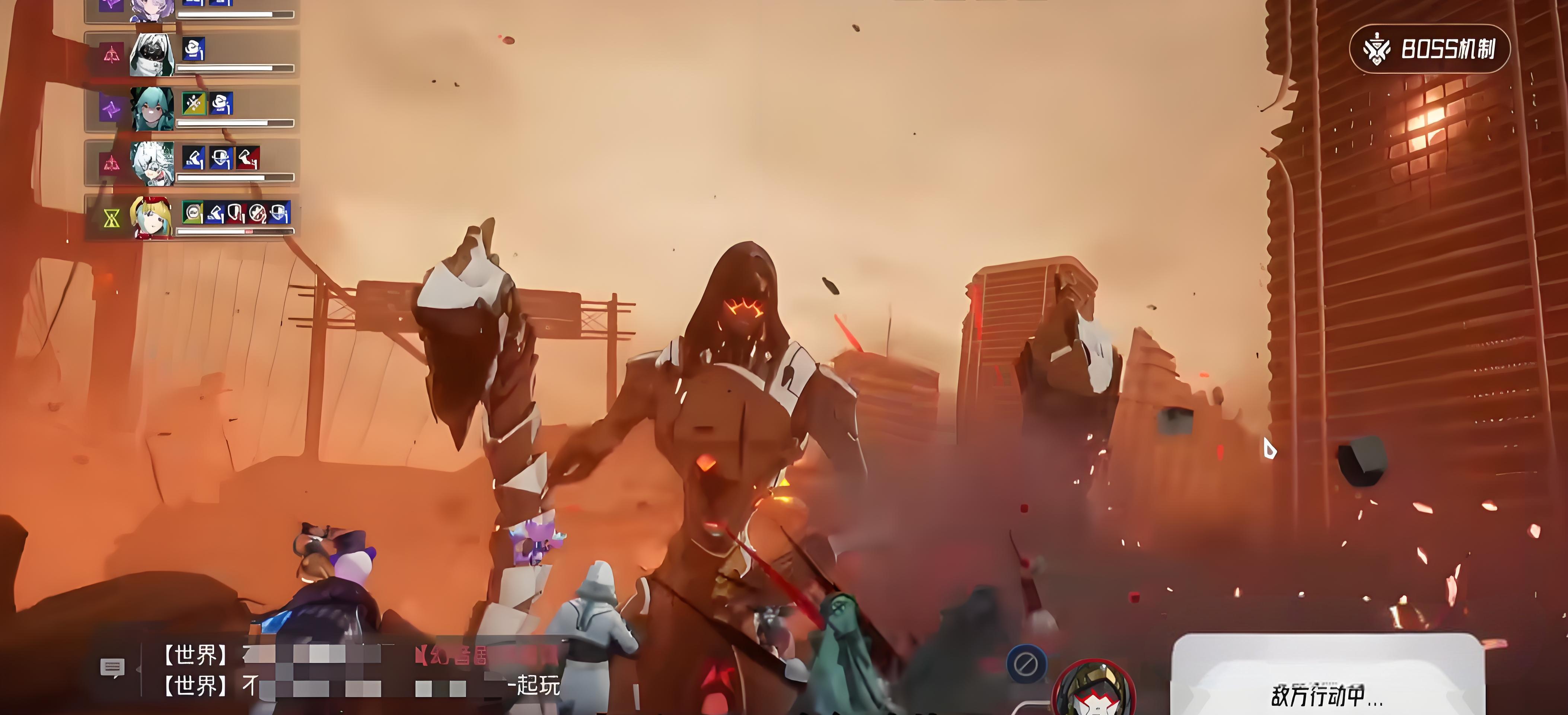Image resolution: width=1568 pixels, height=715 pixels.
Task: Click the boss portrait in the turn order
Action: tap(1094, 691)
